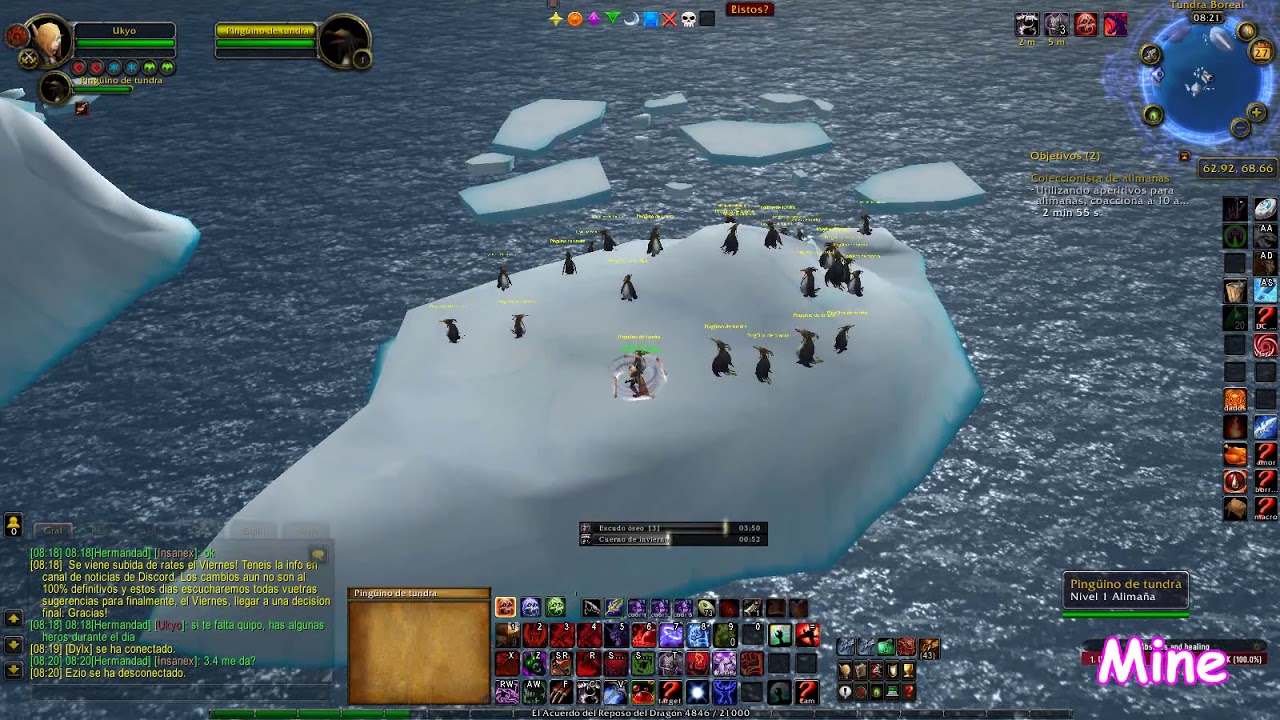Click the Mine channel watermark logo
The height and width of the screenshot is (720, 1280).
click(1162, 663)
